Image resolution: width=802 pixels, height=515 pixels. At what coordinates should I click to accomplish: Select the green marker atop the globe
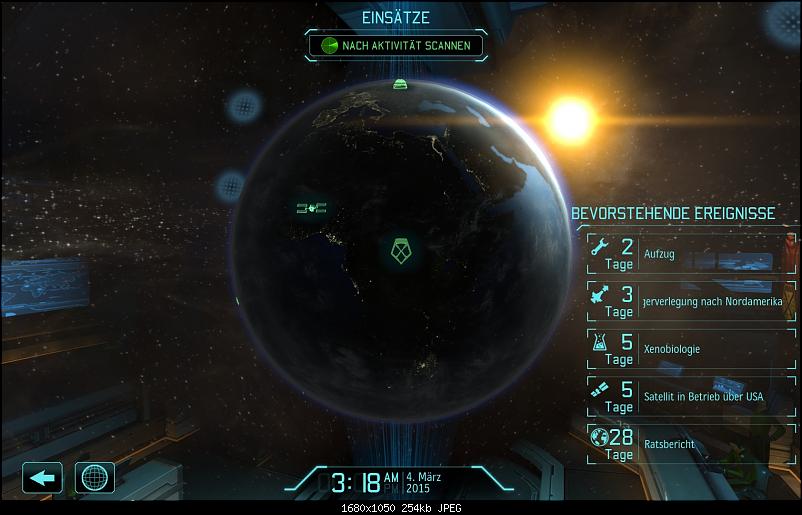401,84
